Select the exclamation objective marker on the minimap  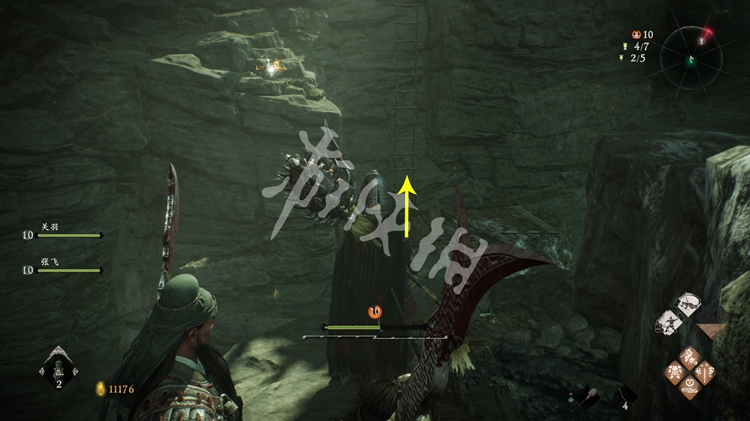(702, 40)
